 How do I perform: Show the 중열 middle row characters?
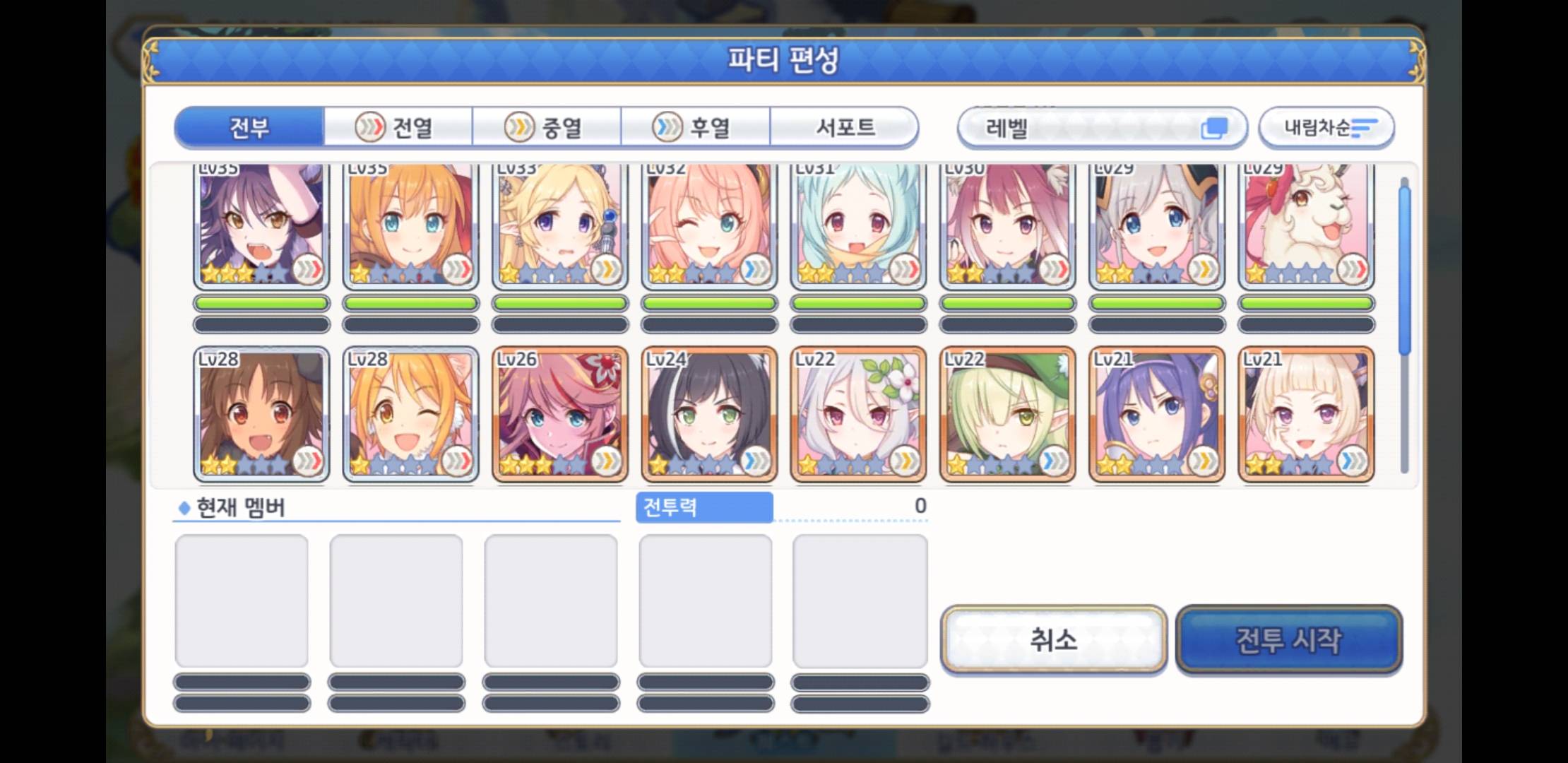546,128
